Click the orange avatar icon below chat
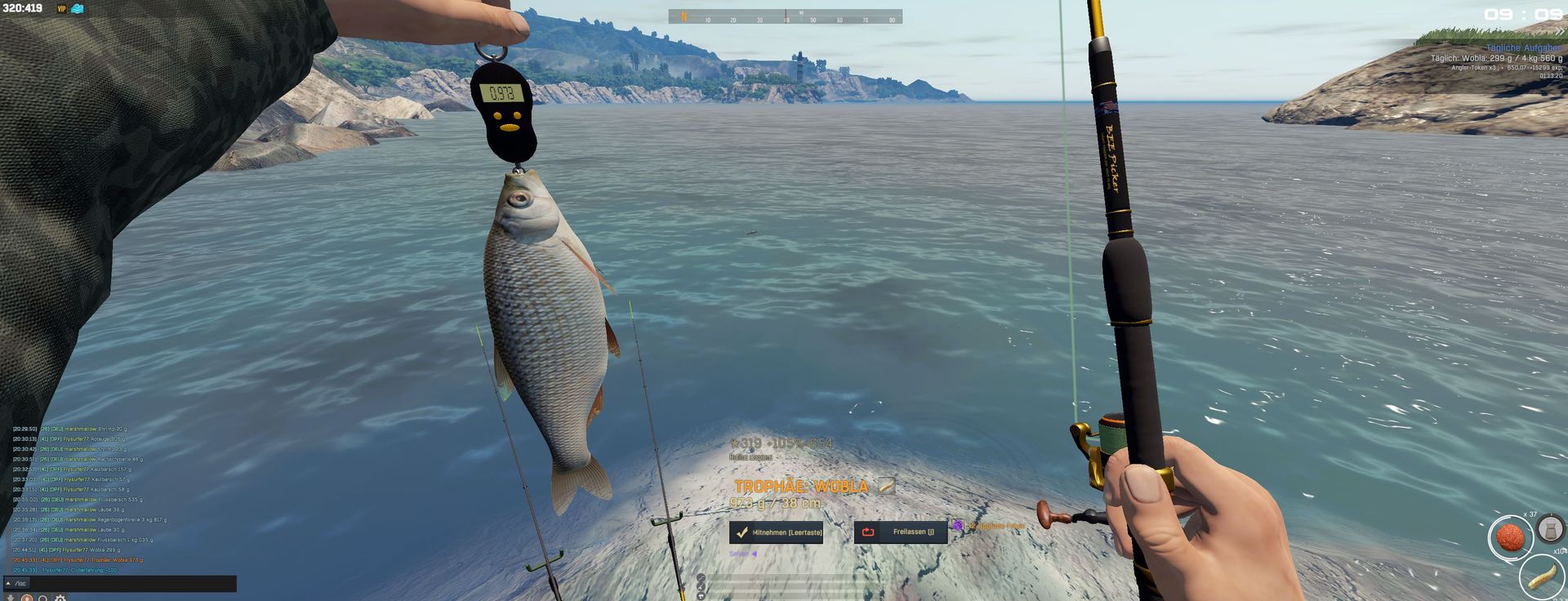 (x=27, y=599)
